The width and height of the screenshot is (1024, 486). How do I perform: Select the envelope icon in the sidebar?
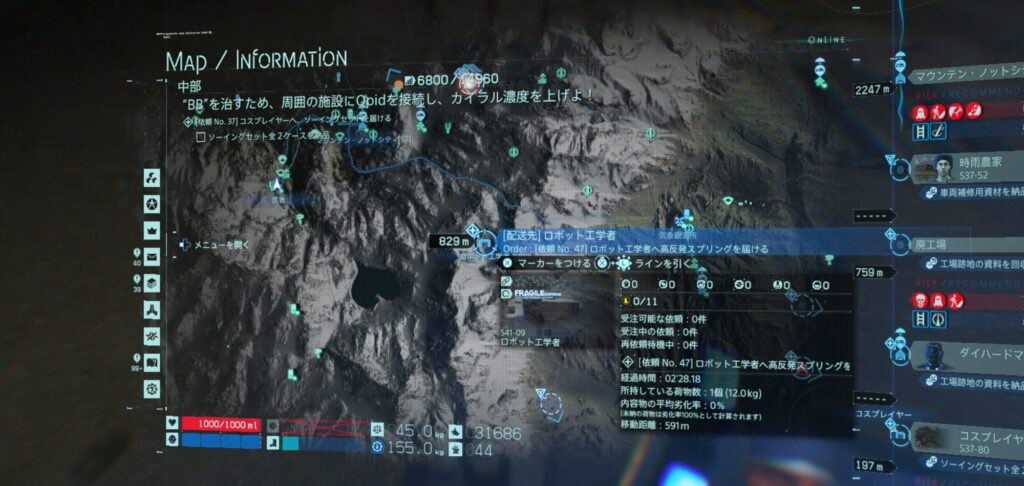tap(152, 256)
